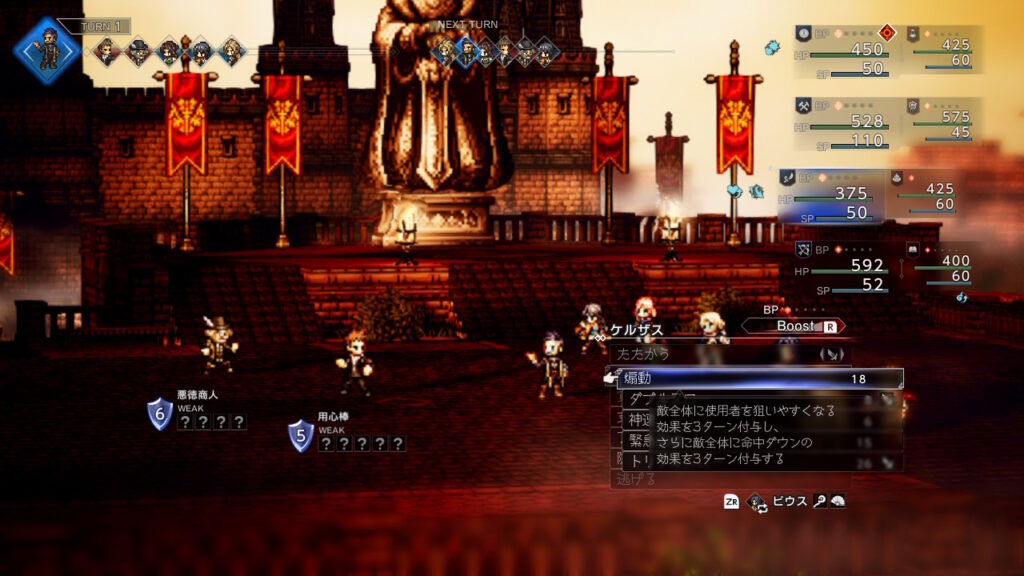Image resolution: width=1024 pixels, height=576 pixels.
Task: Target the 悪徳商人 enemy with shield 6
Action: 218,345
